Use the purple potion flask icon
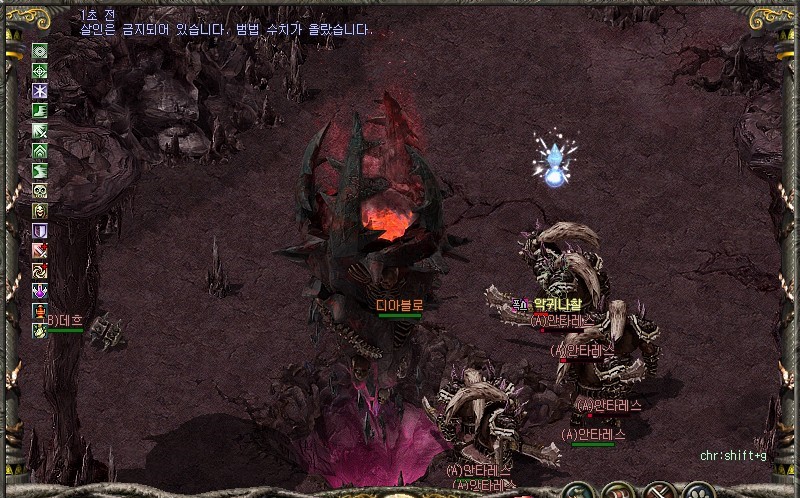The height and width of the screenshot is (498, 800). point(40,290)
